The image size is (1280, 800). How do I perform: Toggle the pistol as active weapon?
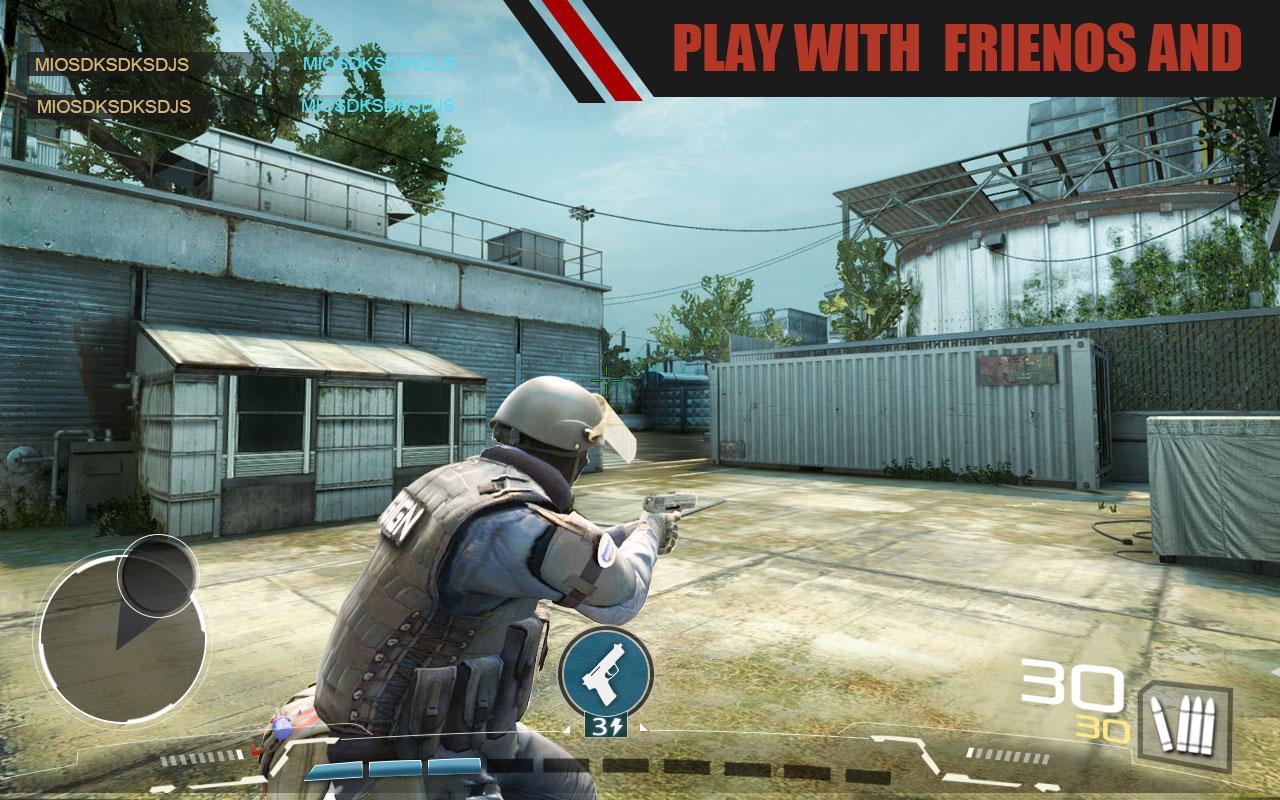point(604,670)
